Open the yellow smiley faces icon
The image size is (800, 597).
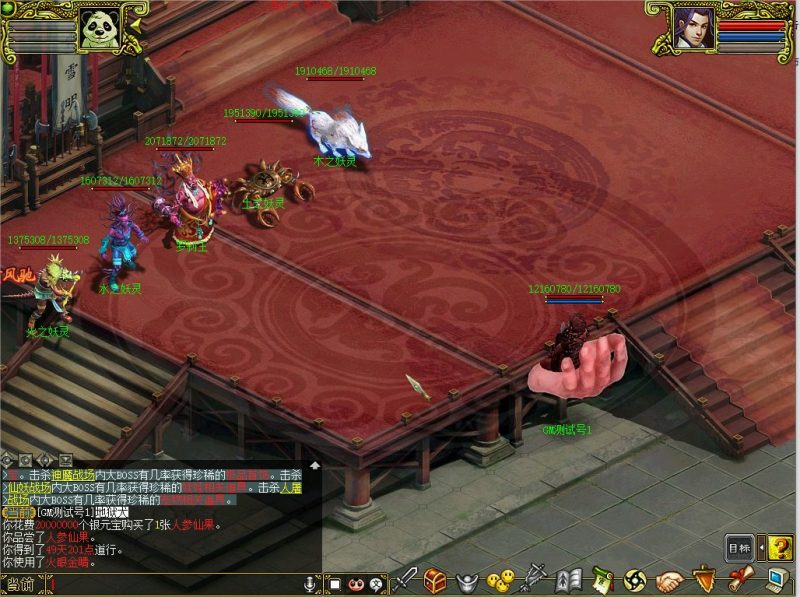click(499, 581)
